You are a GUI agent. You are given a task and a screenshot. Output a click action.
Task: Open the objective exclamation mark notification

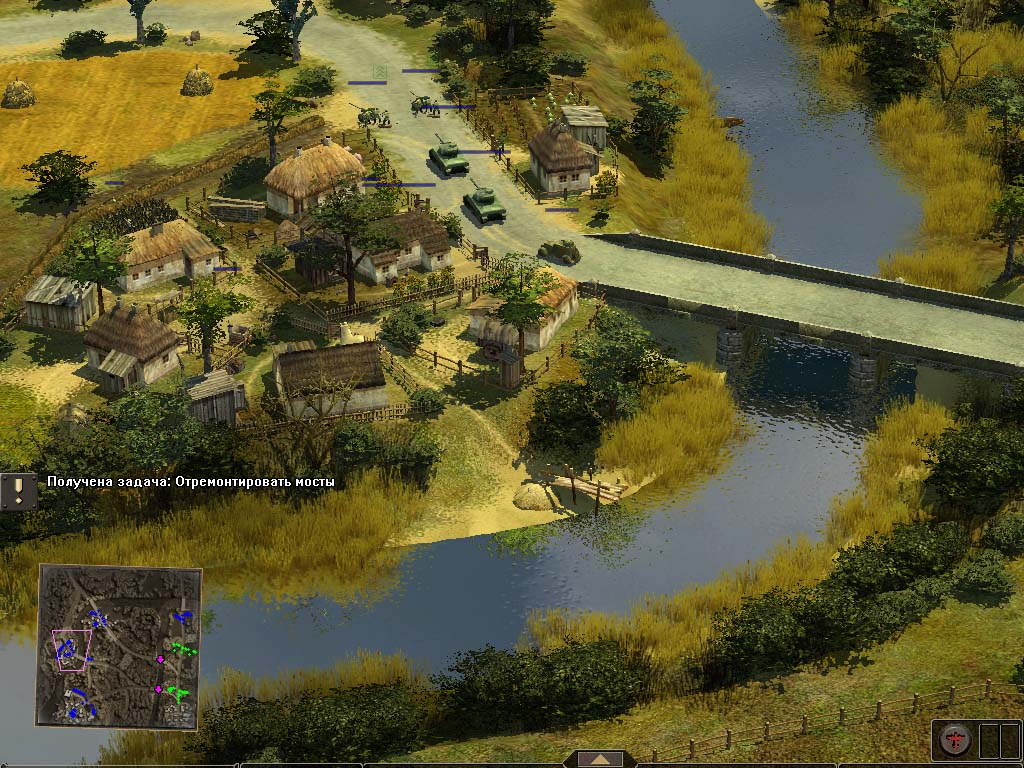pyautogui.click(x=17, y=489)
